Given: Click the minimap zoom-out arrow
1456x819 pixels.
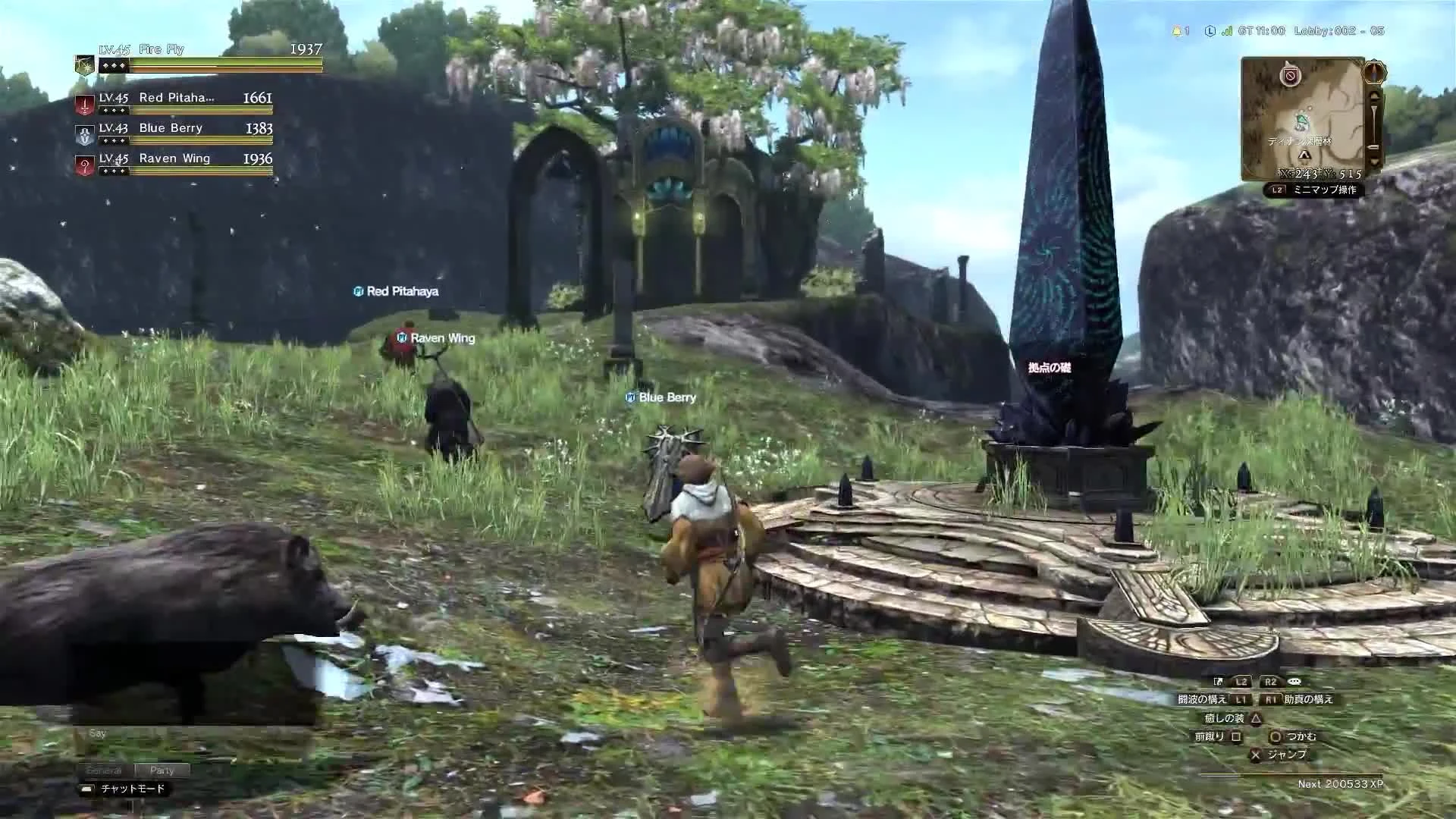Looking at the screenshot, I should pos(1373,159).
